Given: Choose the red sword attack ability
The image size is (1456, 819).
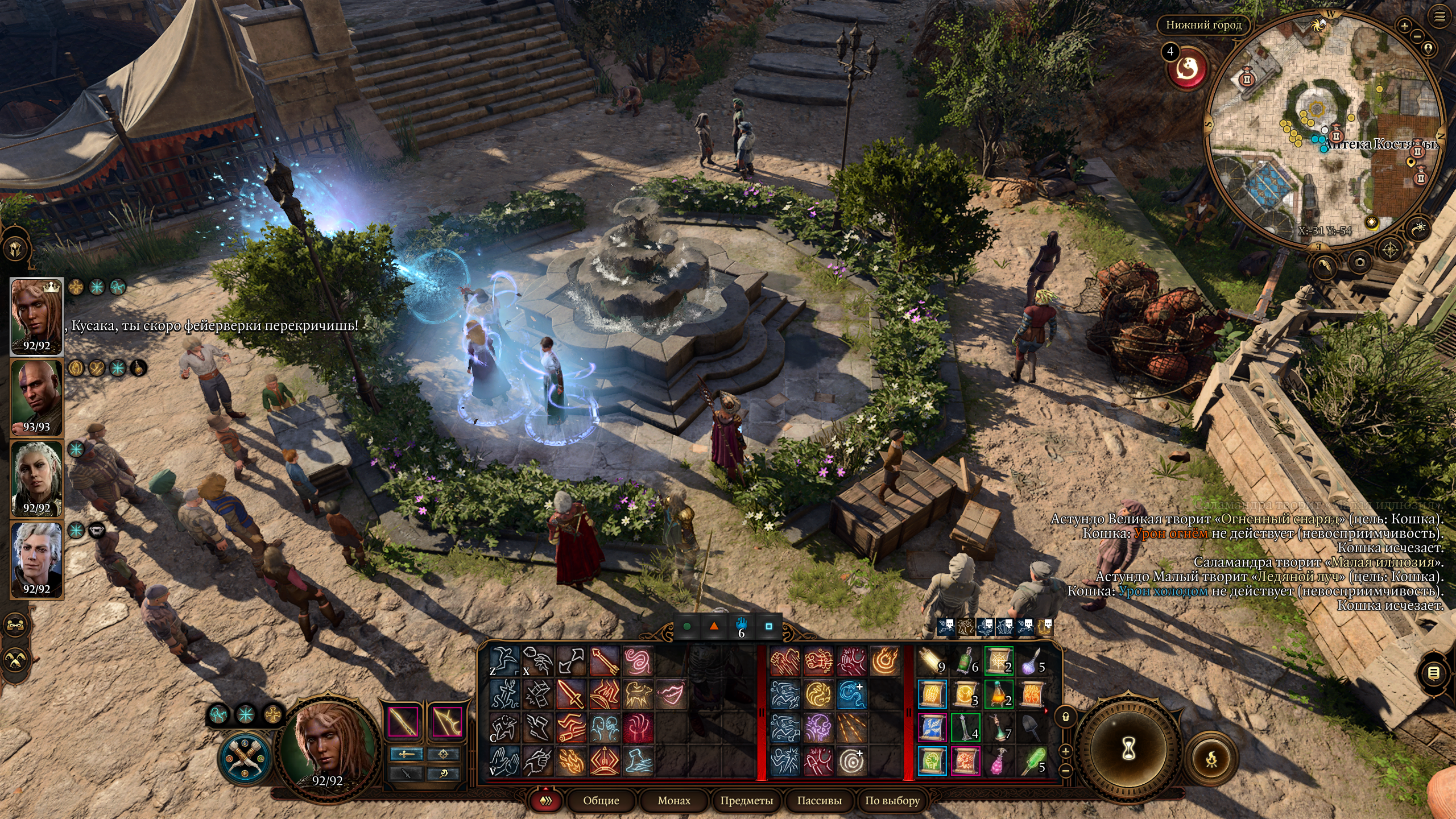Looking at the screenshot, I should point(570,694).
